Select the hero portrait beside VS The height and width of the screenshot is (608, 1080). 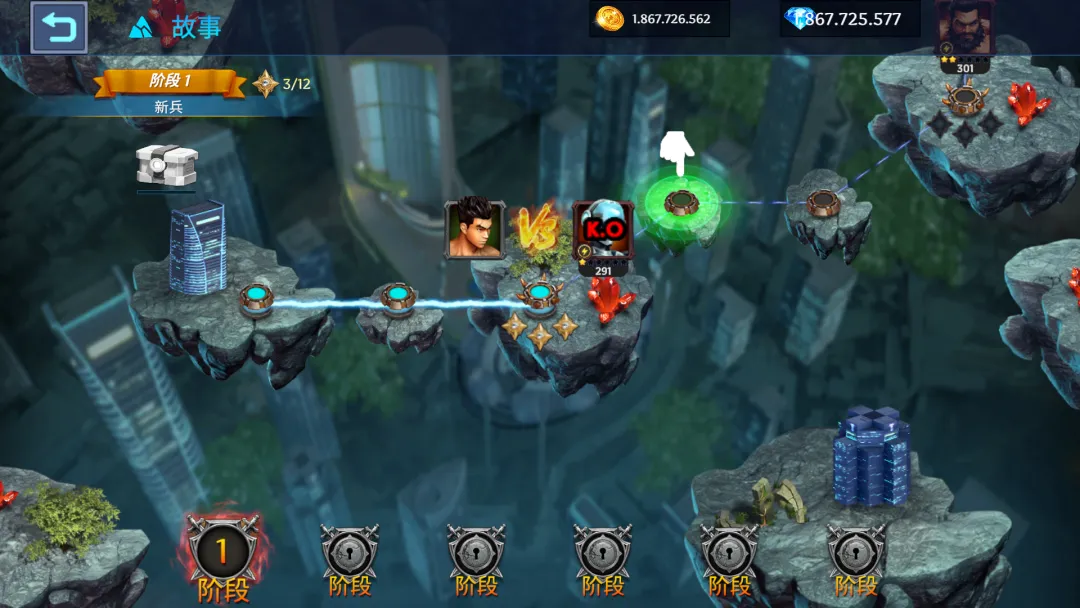[x=474, y=229]
